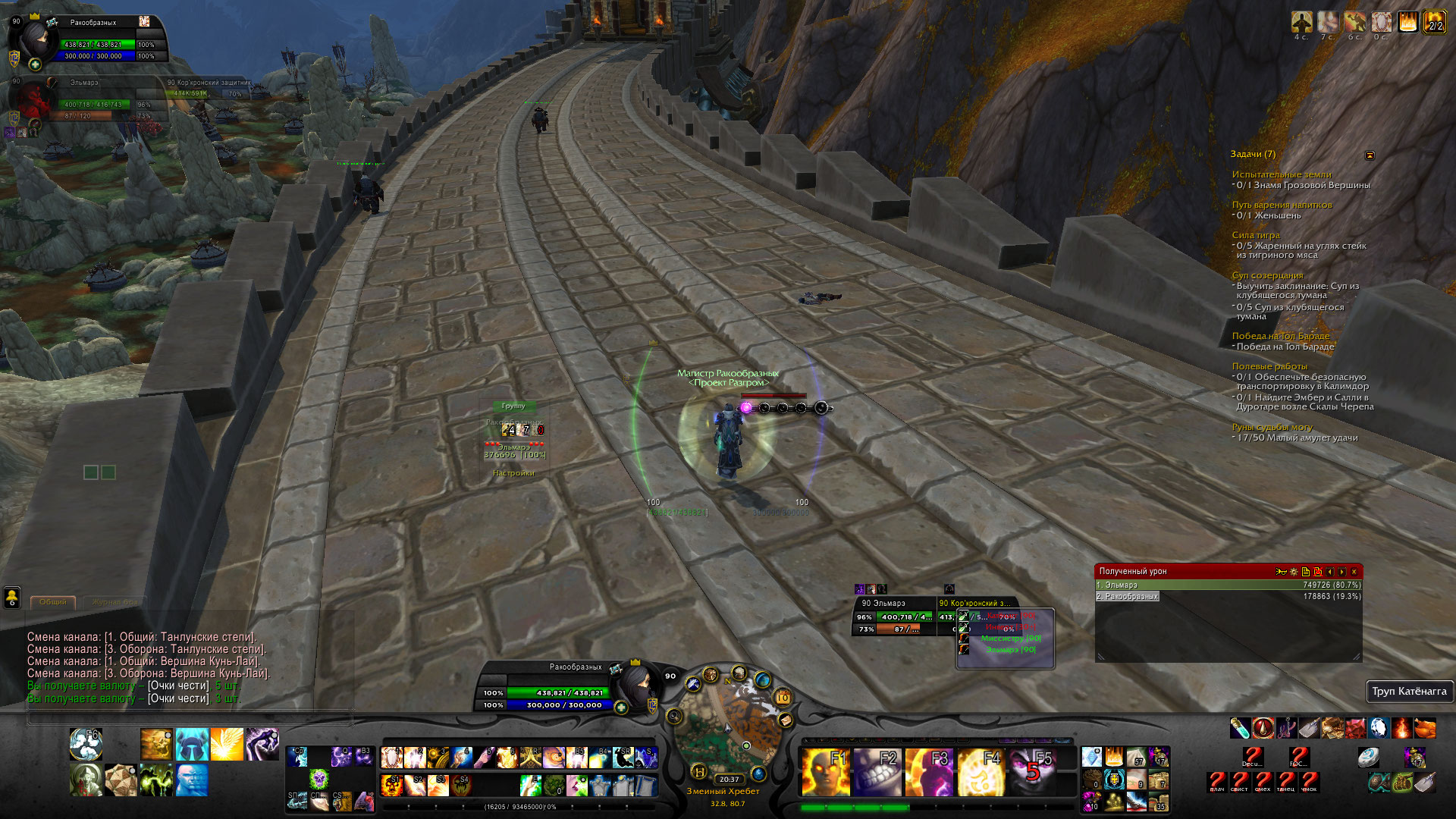Image resolution: width=1456 pixels, height=819 pixels.
Task: Open the damage meter gear settings
Action: click(1294, 572)
